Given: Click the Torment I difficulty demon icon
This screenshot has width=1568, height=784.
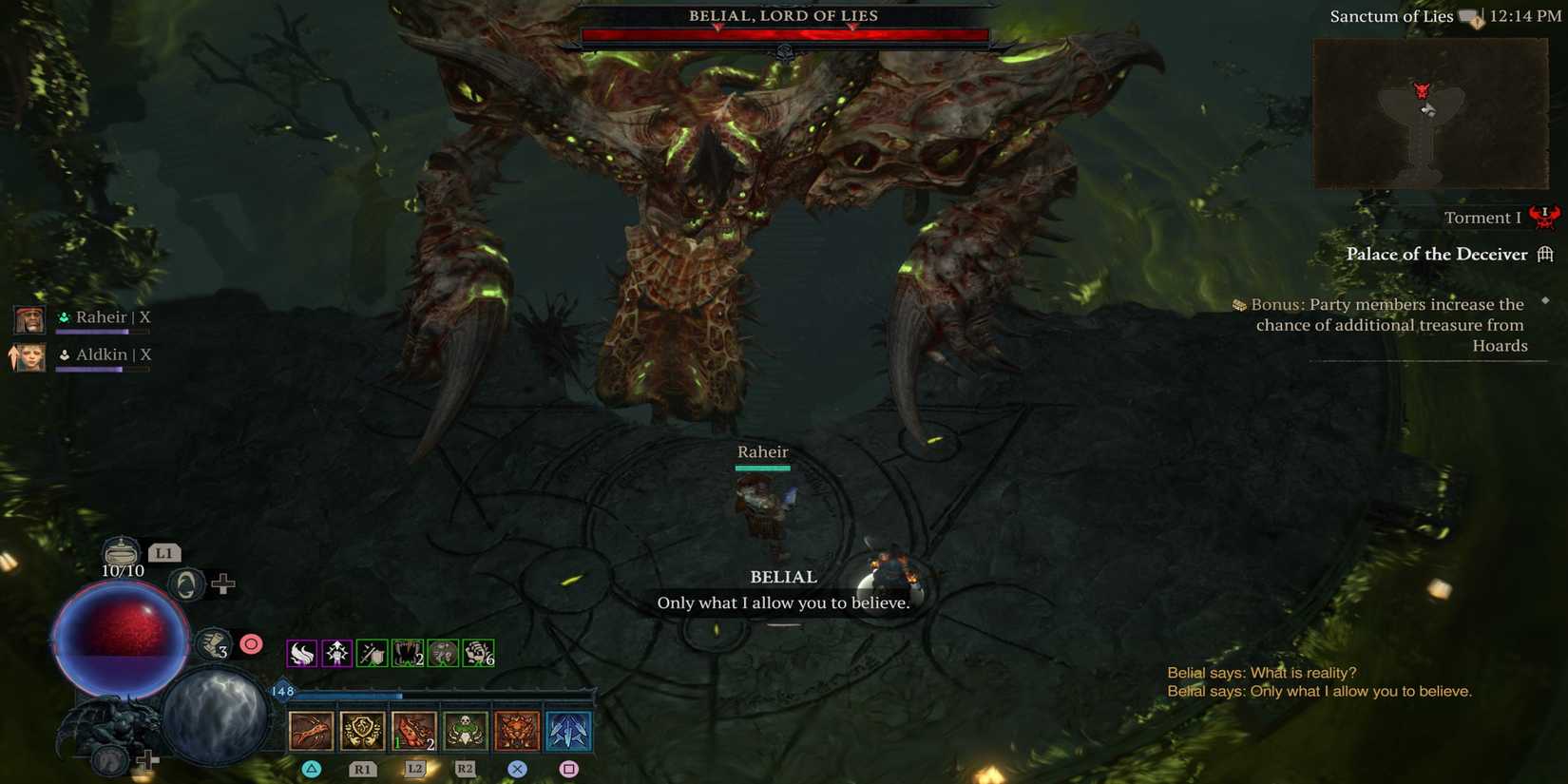Looking at the screenshot, I should pos(1544,217).
